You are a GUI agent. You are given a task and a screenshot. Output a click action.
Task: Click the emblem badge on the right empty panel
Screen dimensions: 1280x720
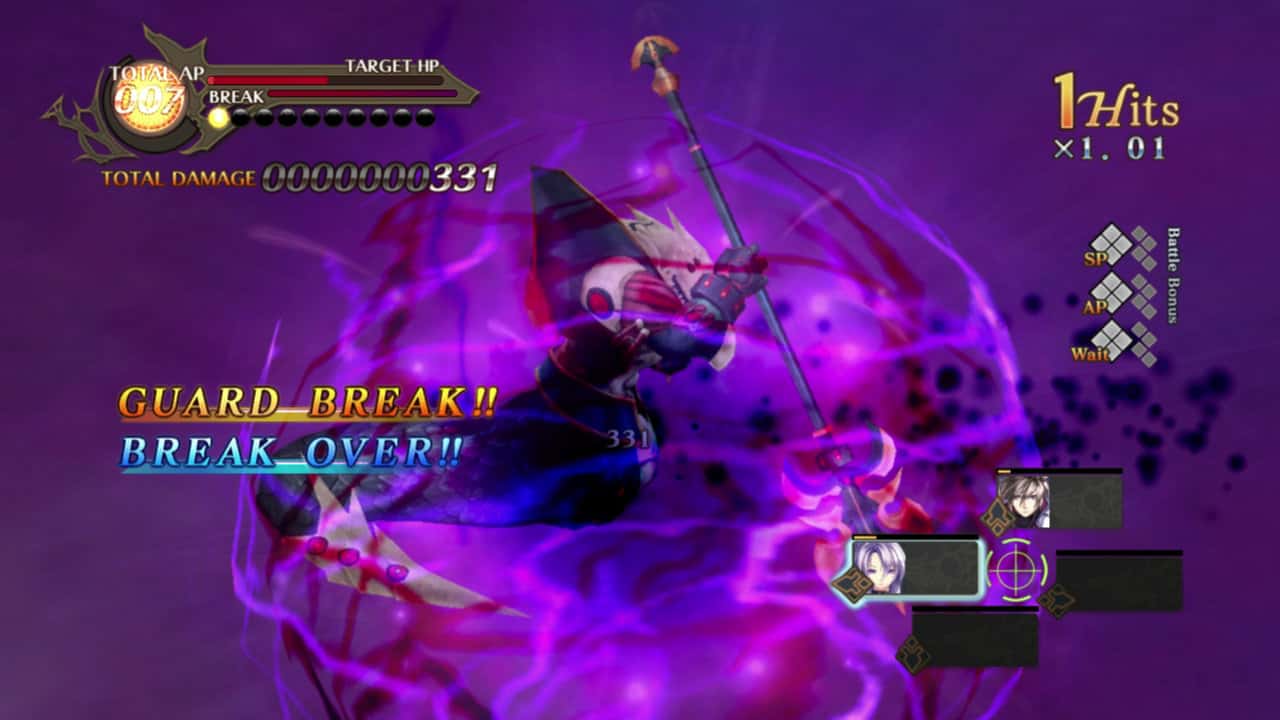click(x=1058, y=599)
